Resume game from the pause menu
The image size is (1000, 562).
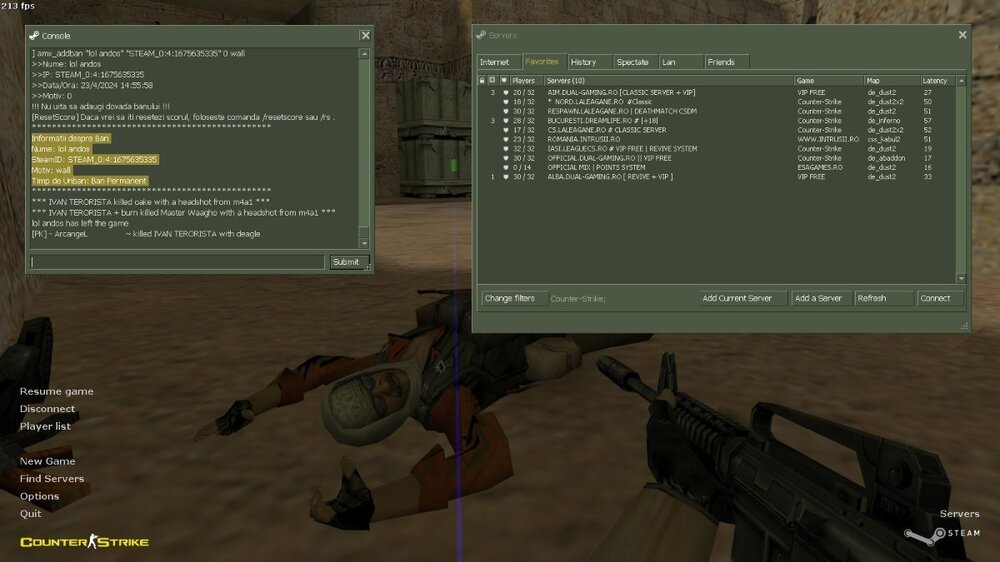click(56, 391)
